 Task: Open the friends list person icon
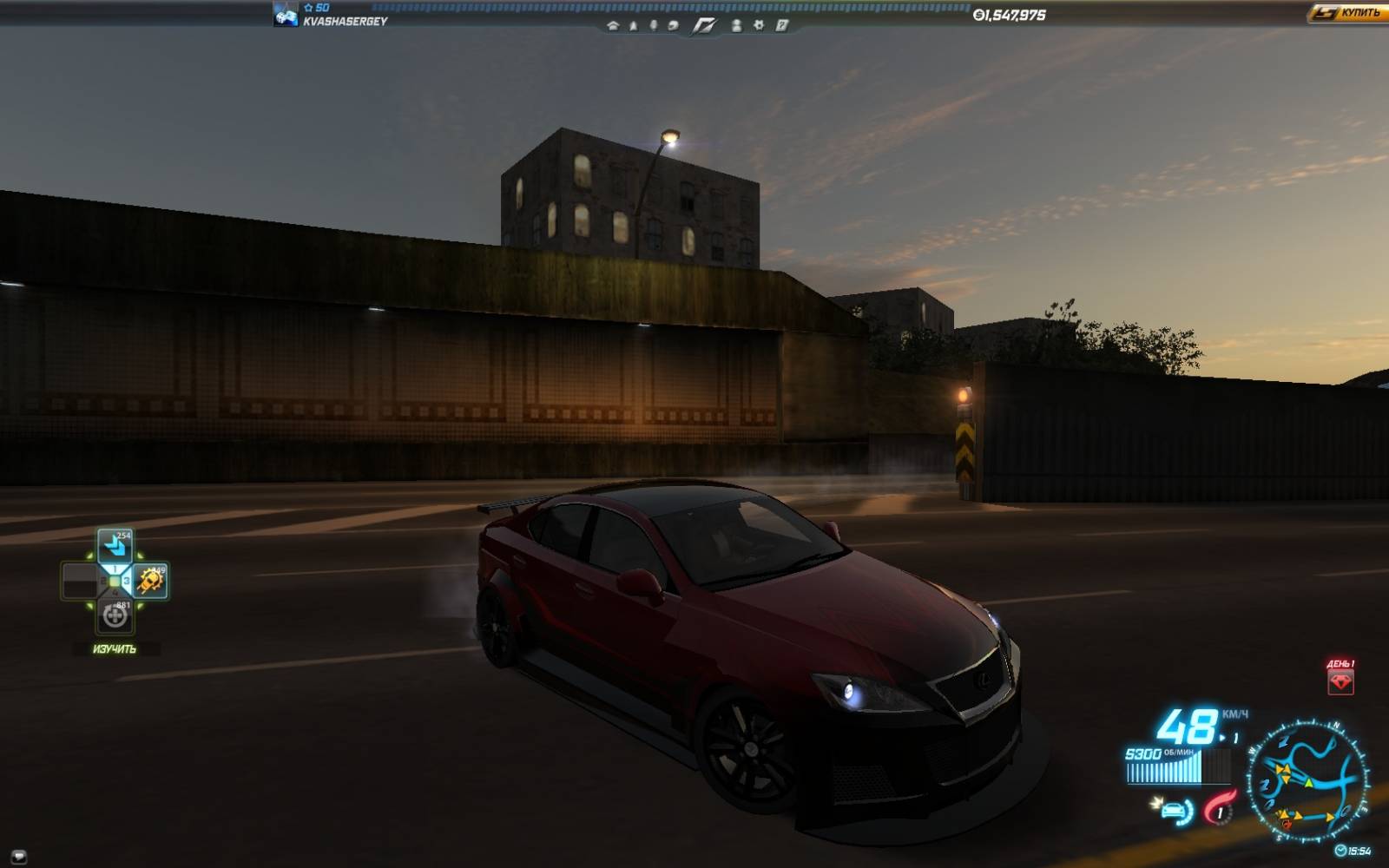click(x=736, y=26)
